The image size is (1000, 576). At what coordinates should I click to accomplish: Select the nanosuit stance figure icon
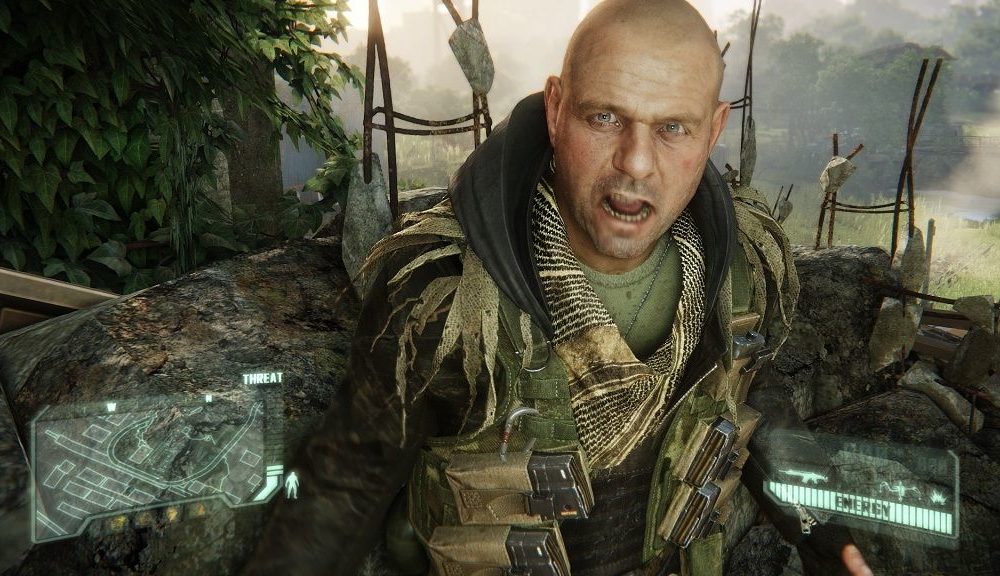[292, 485]
